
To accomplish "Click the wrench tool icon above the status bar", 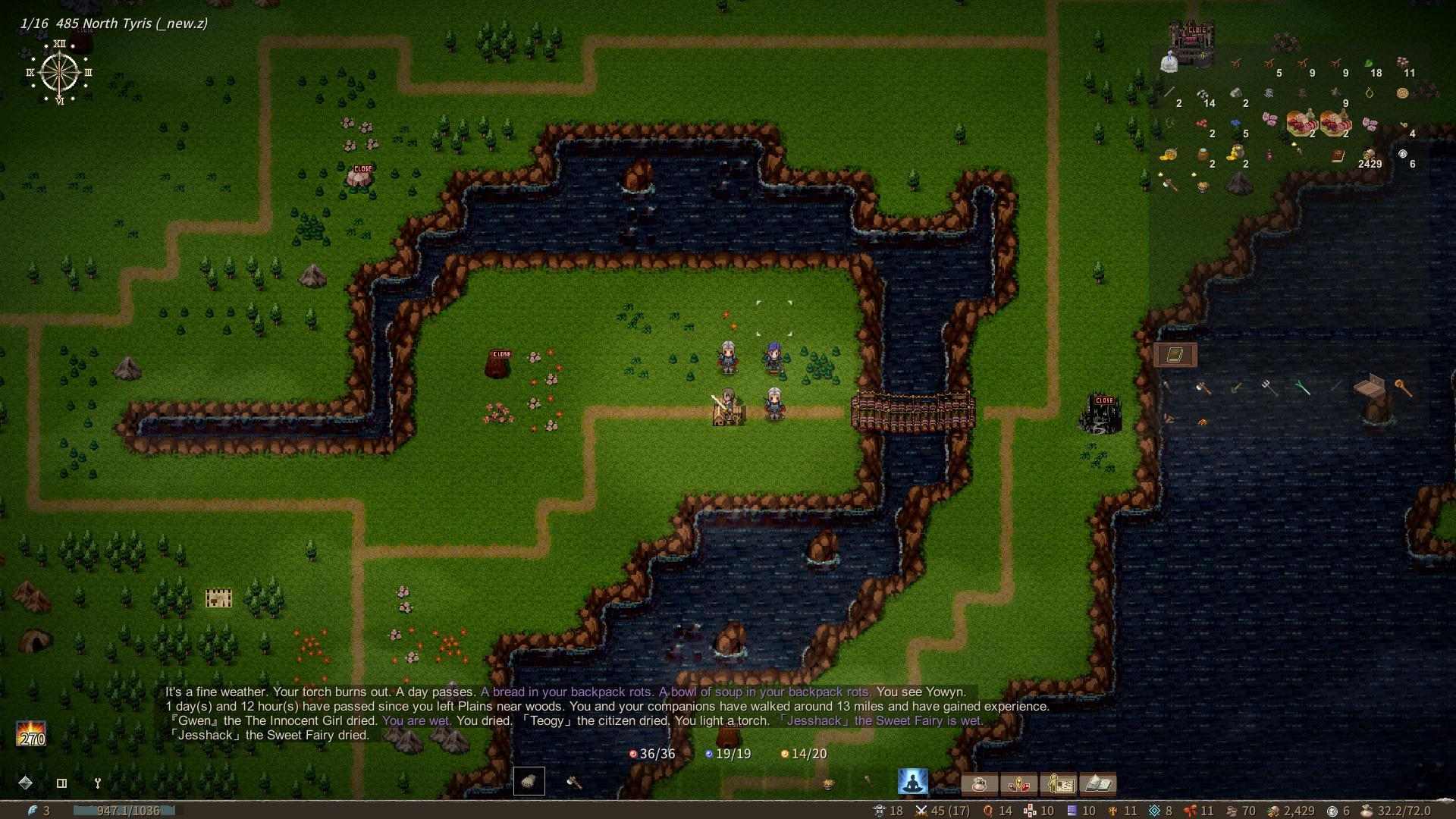I will coord(98,783).
